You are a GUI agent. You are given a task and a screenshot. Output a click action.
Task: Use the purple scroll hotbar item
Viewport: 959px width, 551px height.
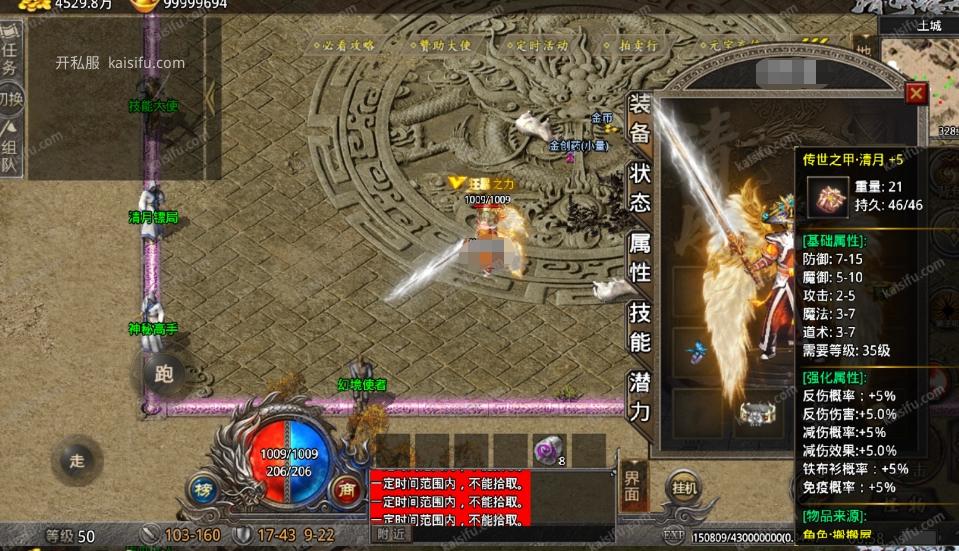(548, 450)
